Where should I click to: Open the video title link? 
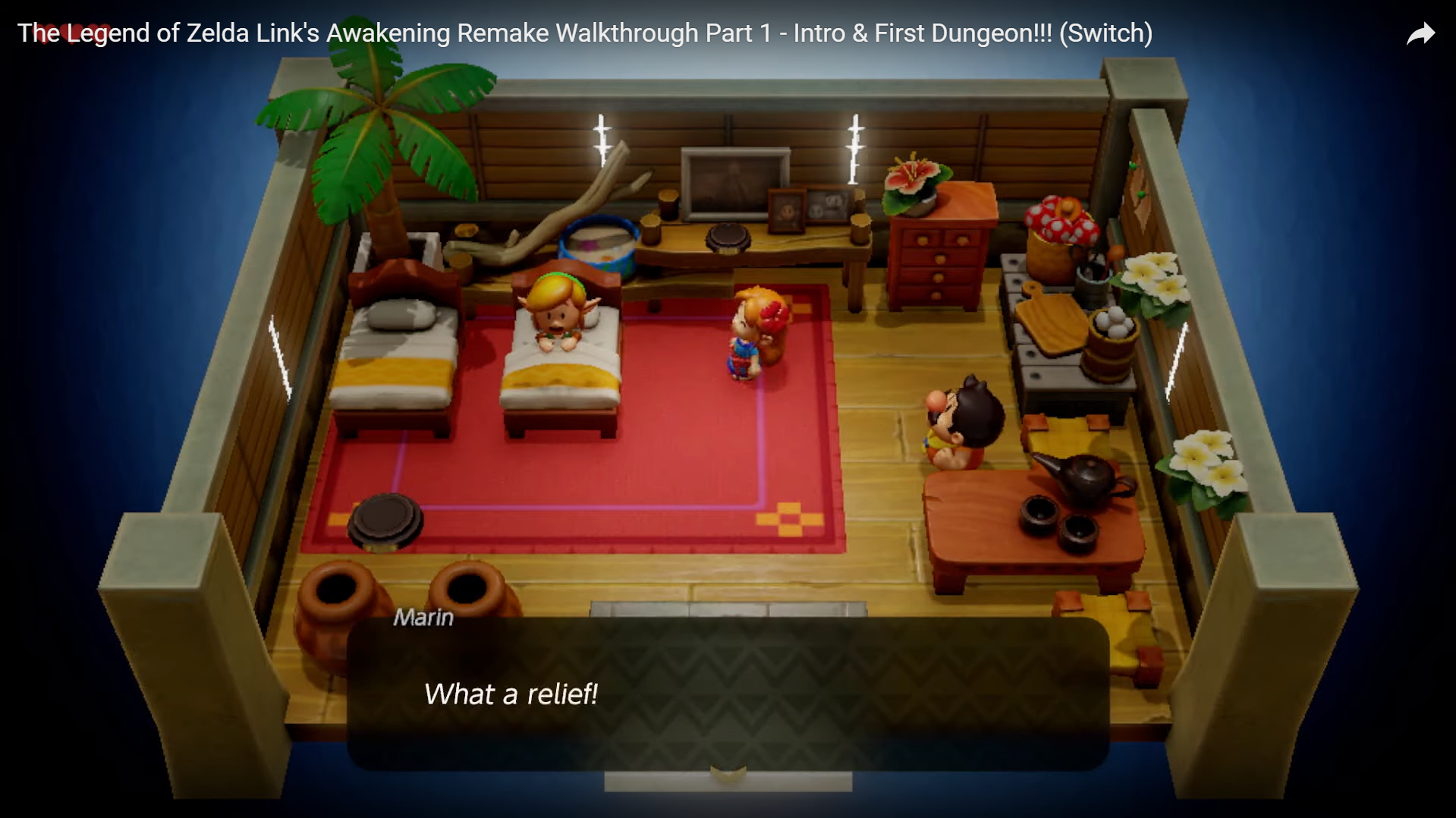pos(584,33)
